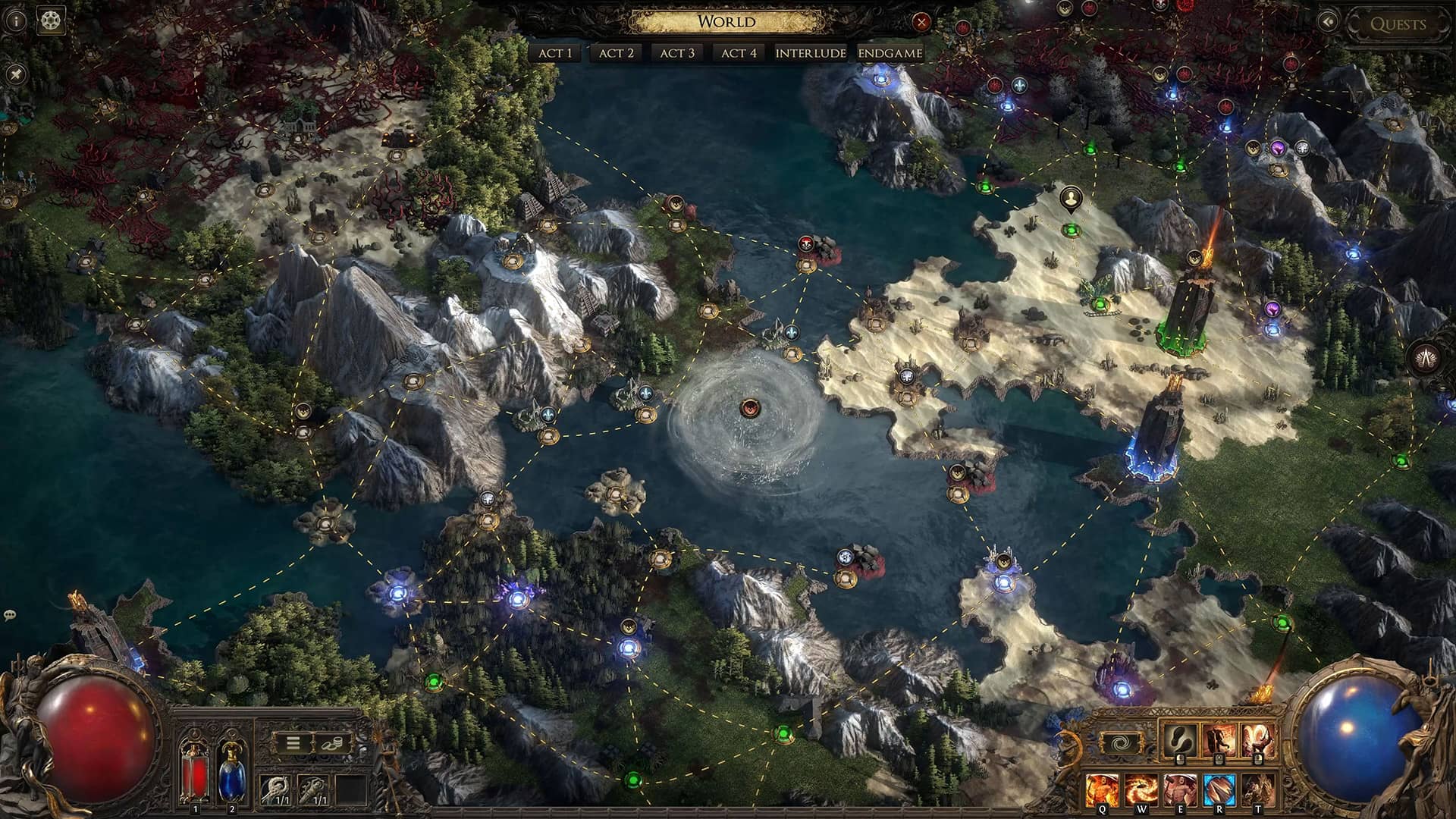Click the player location pin on the map
This screenshot has width=1456, height=819.
click(1070, 199)
